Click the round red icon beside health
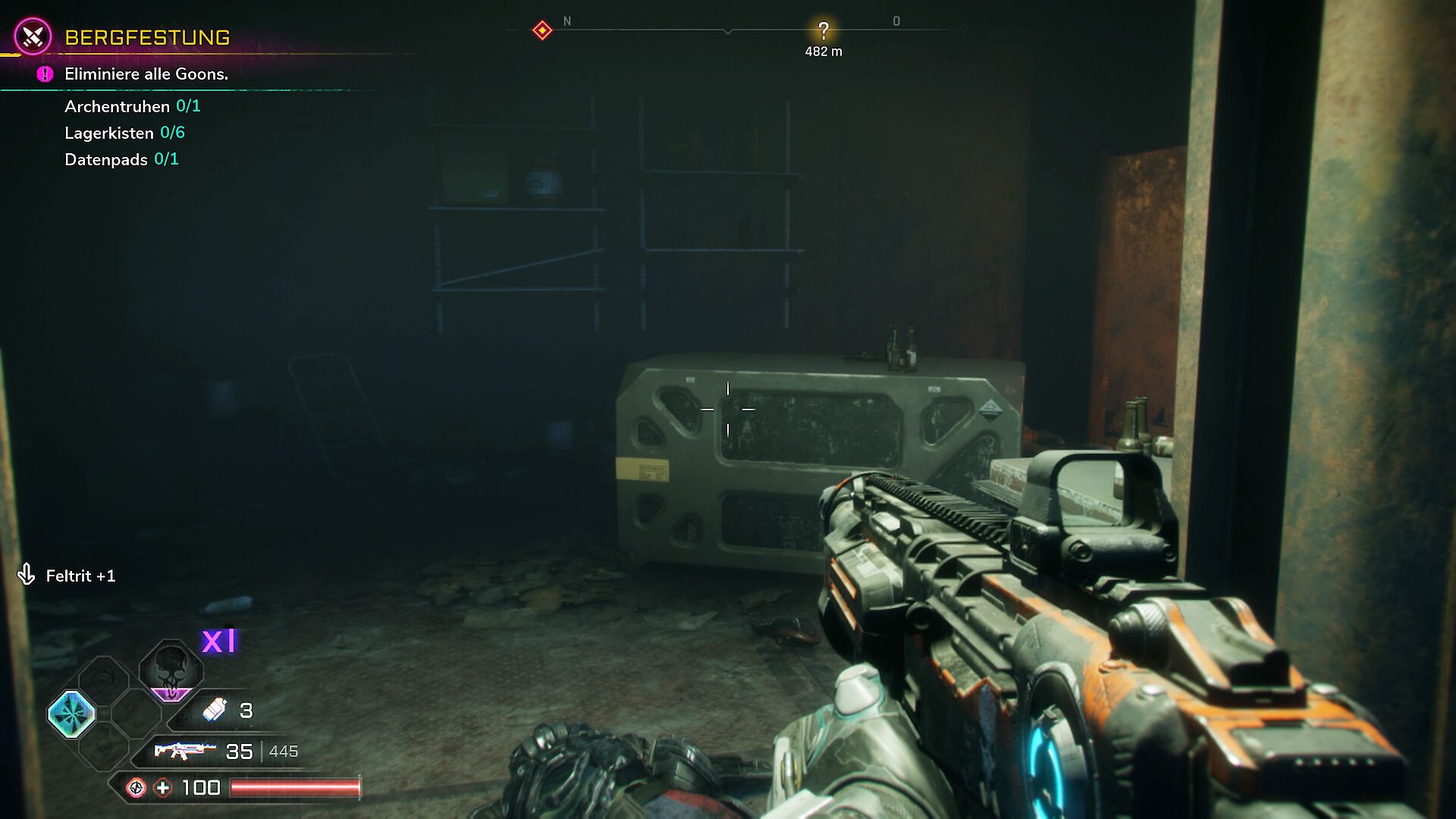This screenshot has width=1456, height=819. pos(136,788)
